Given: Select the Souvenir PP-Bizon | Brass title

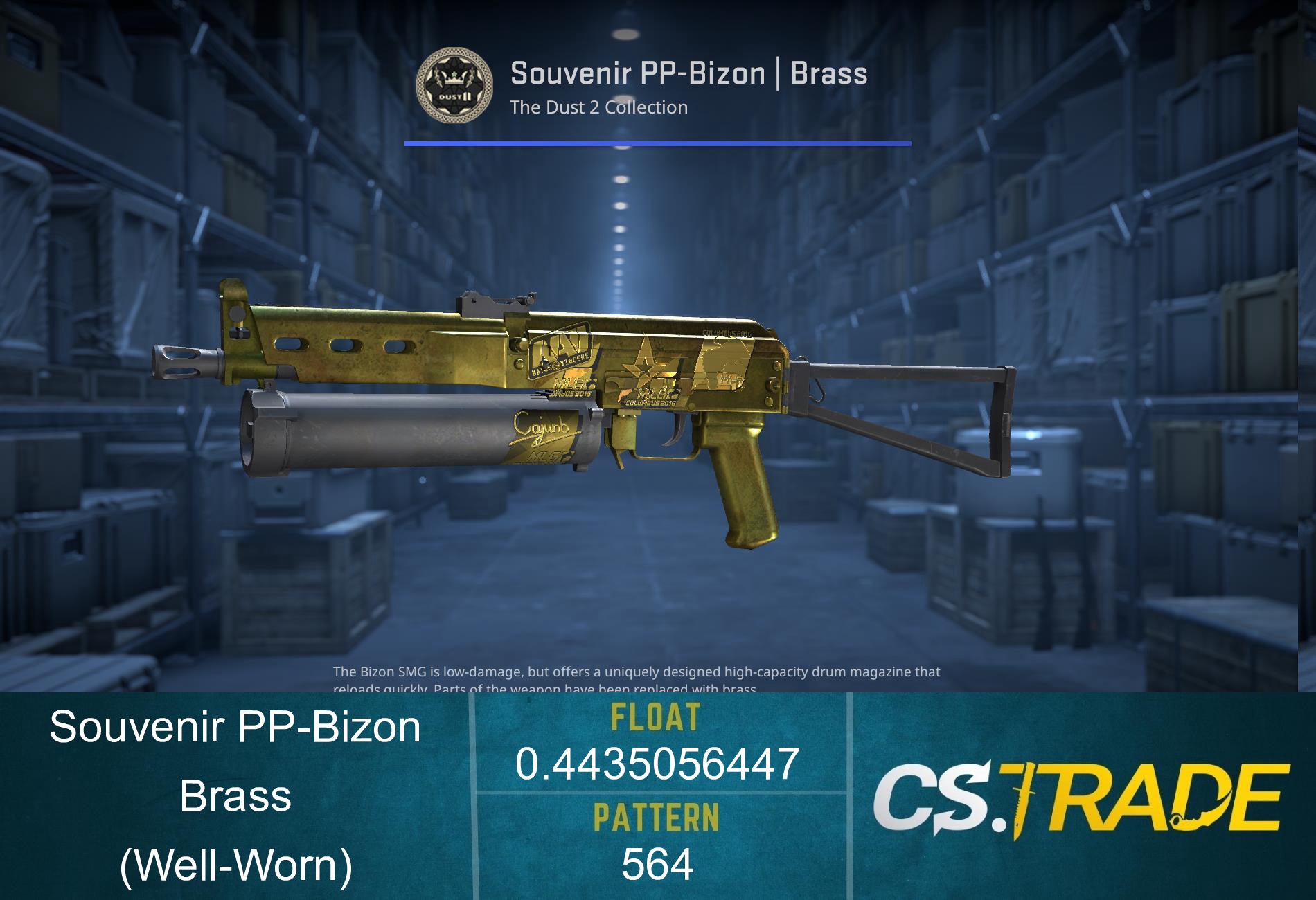Looking at the screenshot, I should pos(689,73).
